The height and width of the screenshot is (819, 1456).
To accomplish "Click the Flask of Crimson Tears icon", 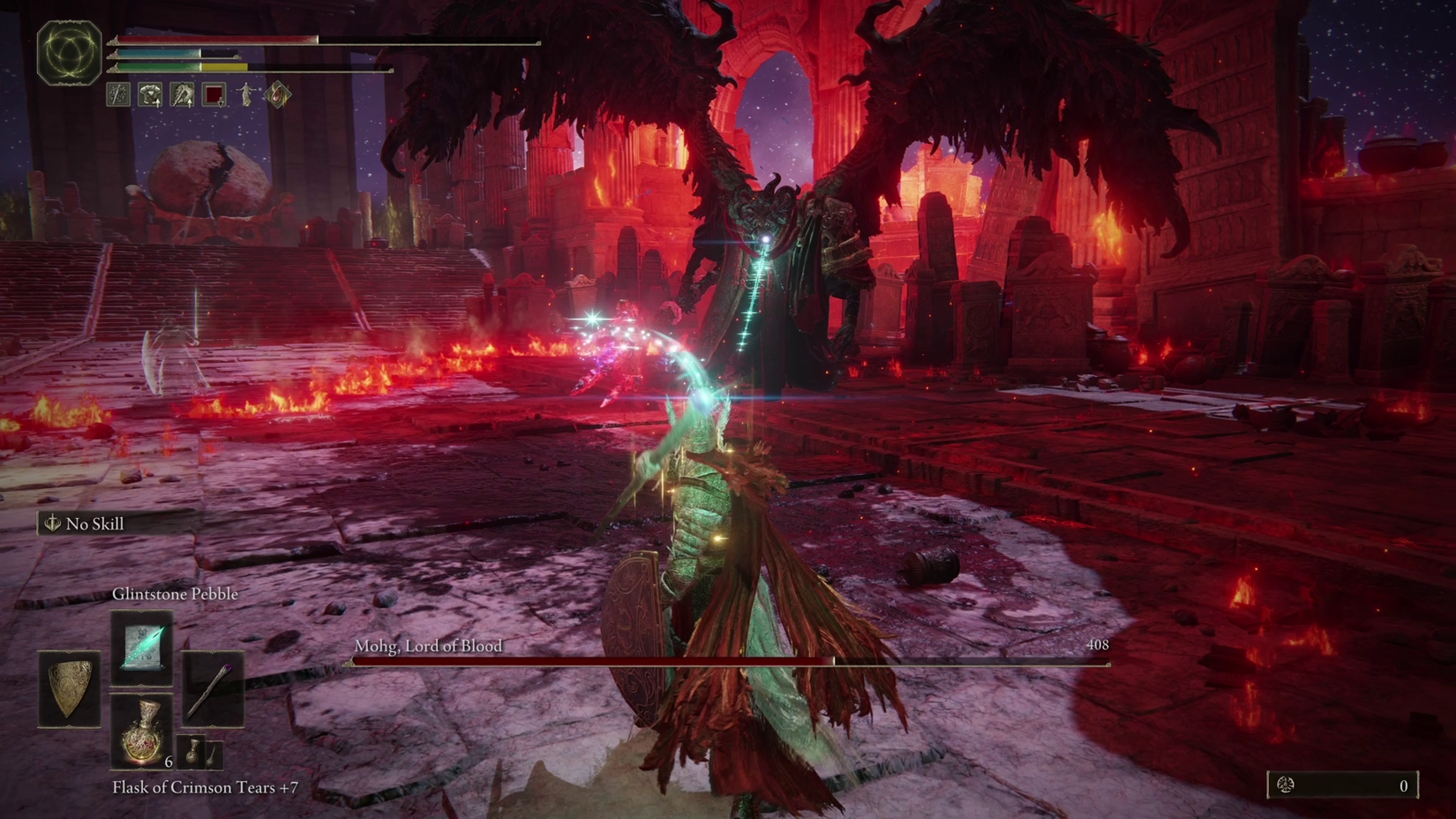I will point(144,731).
